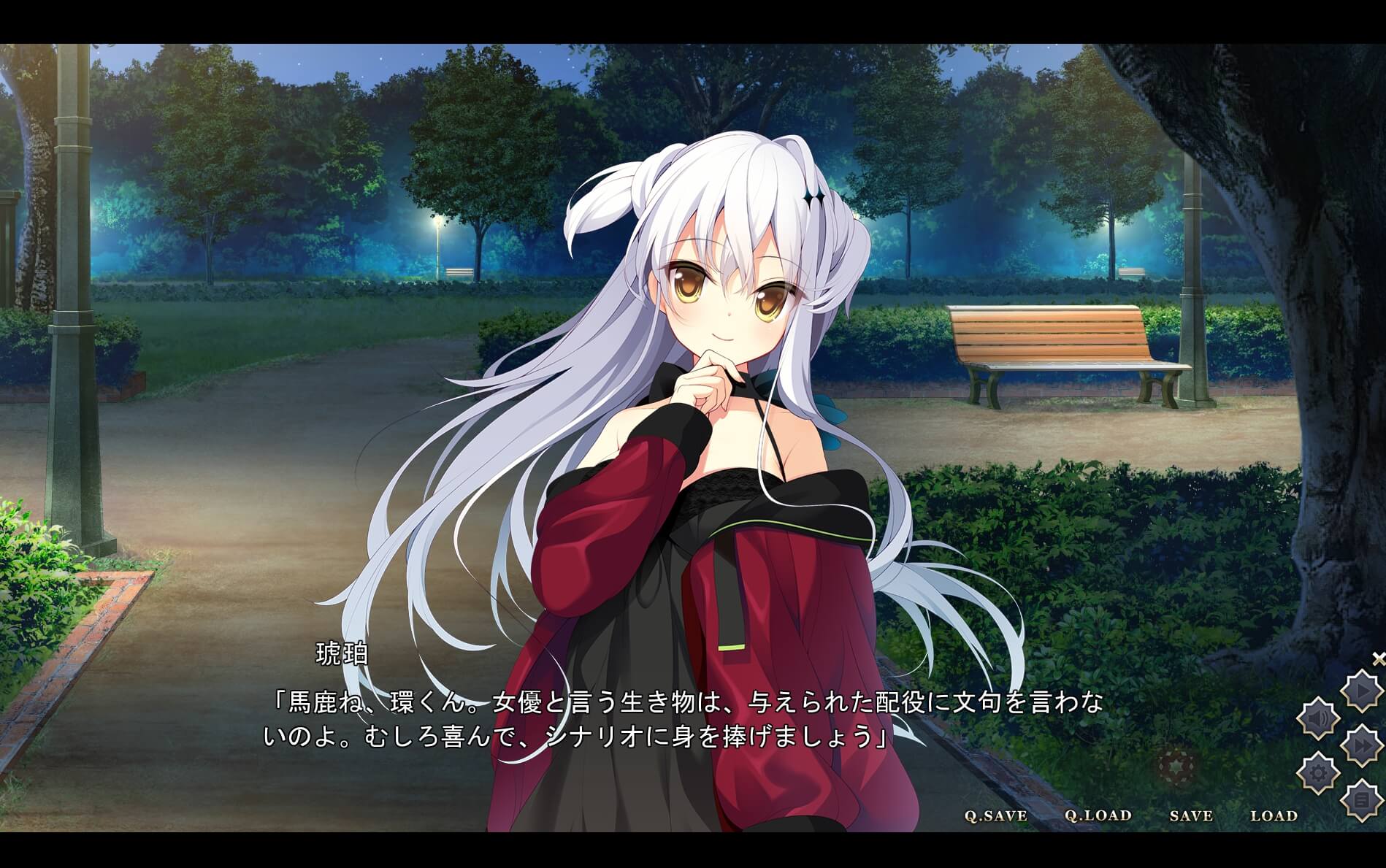Screen dimensions: 1386x868
Task: Open the volume speaker icon
Action: click(1317, 718)
